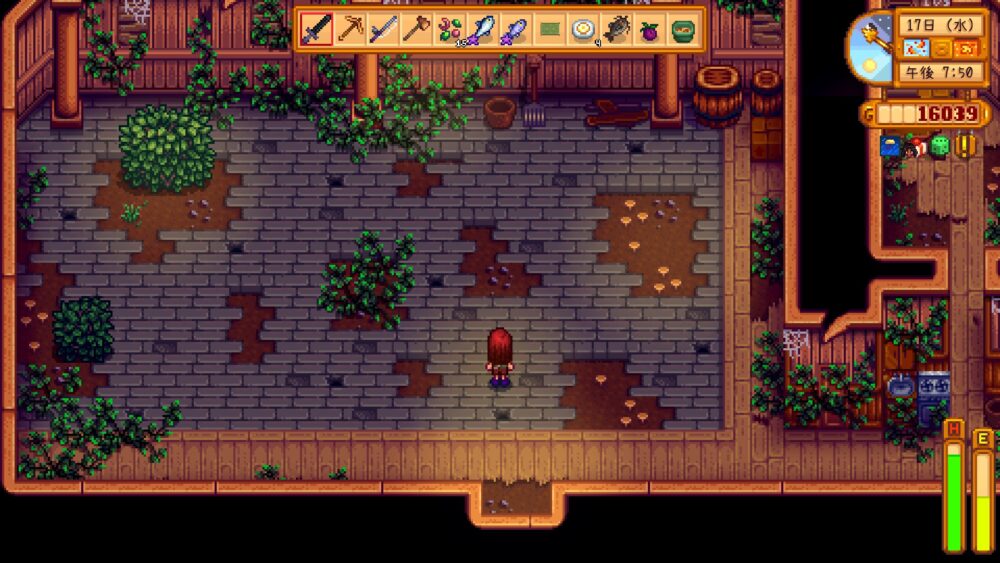The image size is (1000, 563).
Task: Equip the pickaxe from the toolbar
Action: point(350,29)
